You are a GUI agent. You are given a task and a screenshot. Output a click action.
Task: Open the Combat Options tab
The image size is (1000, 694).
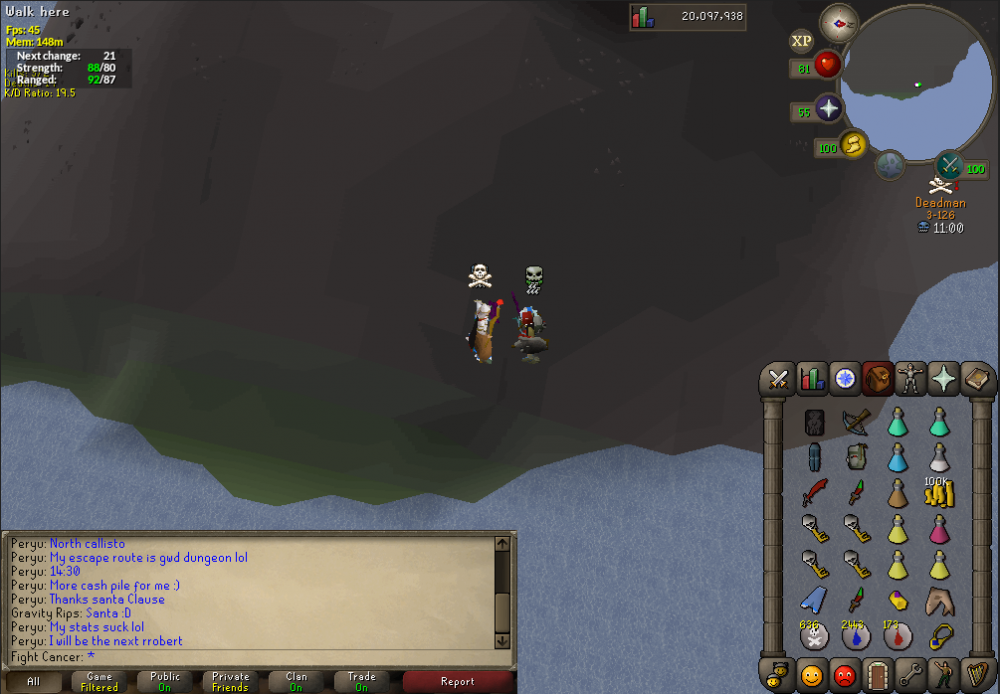click(x=780, y=379)
